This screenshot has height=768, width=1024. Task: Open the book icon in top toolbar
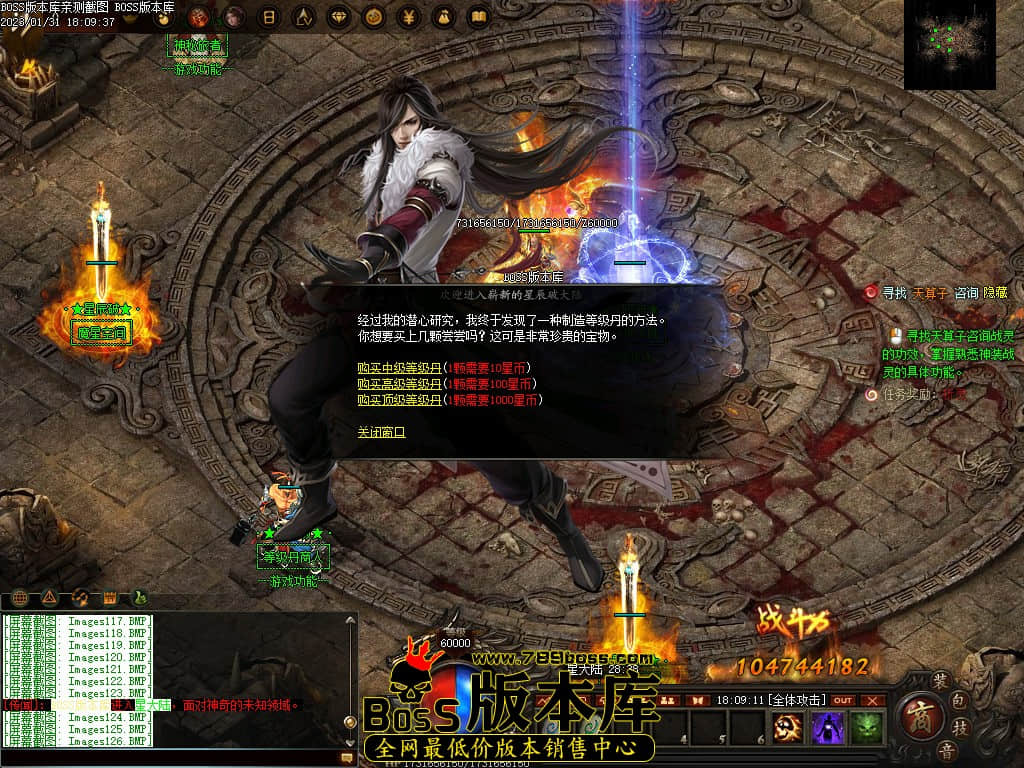point(478,17)
